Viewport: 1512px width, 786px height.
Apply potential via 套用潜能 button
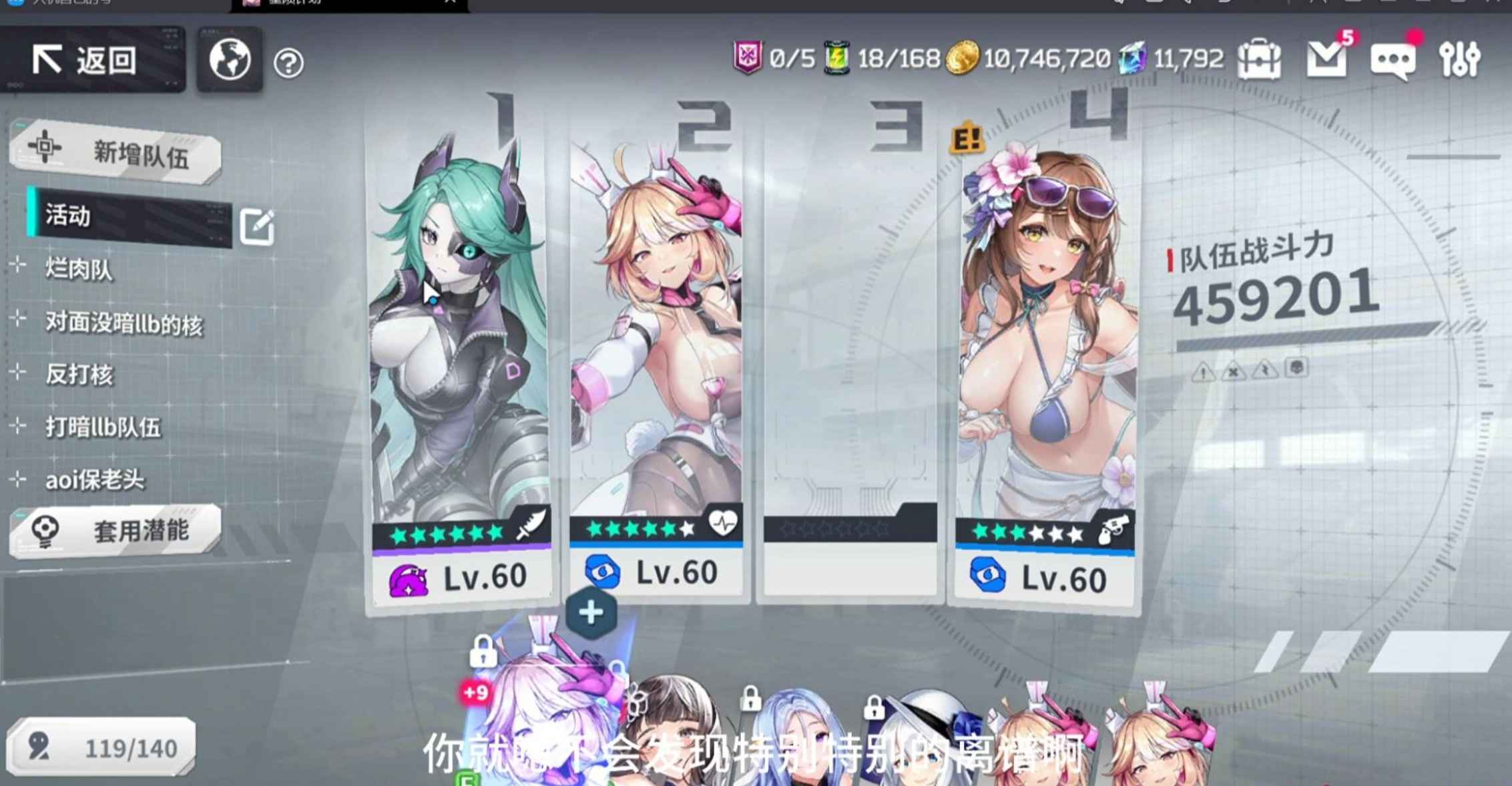tap(117, 531)
